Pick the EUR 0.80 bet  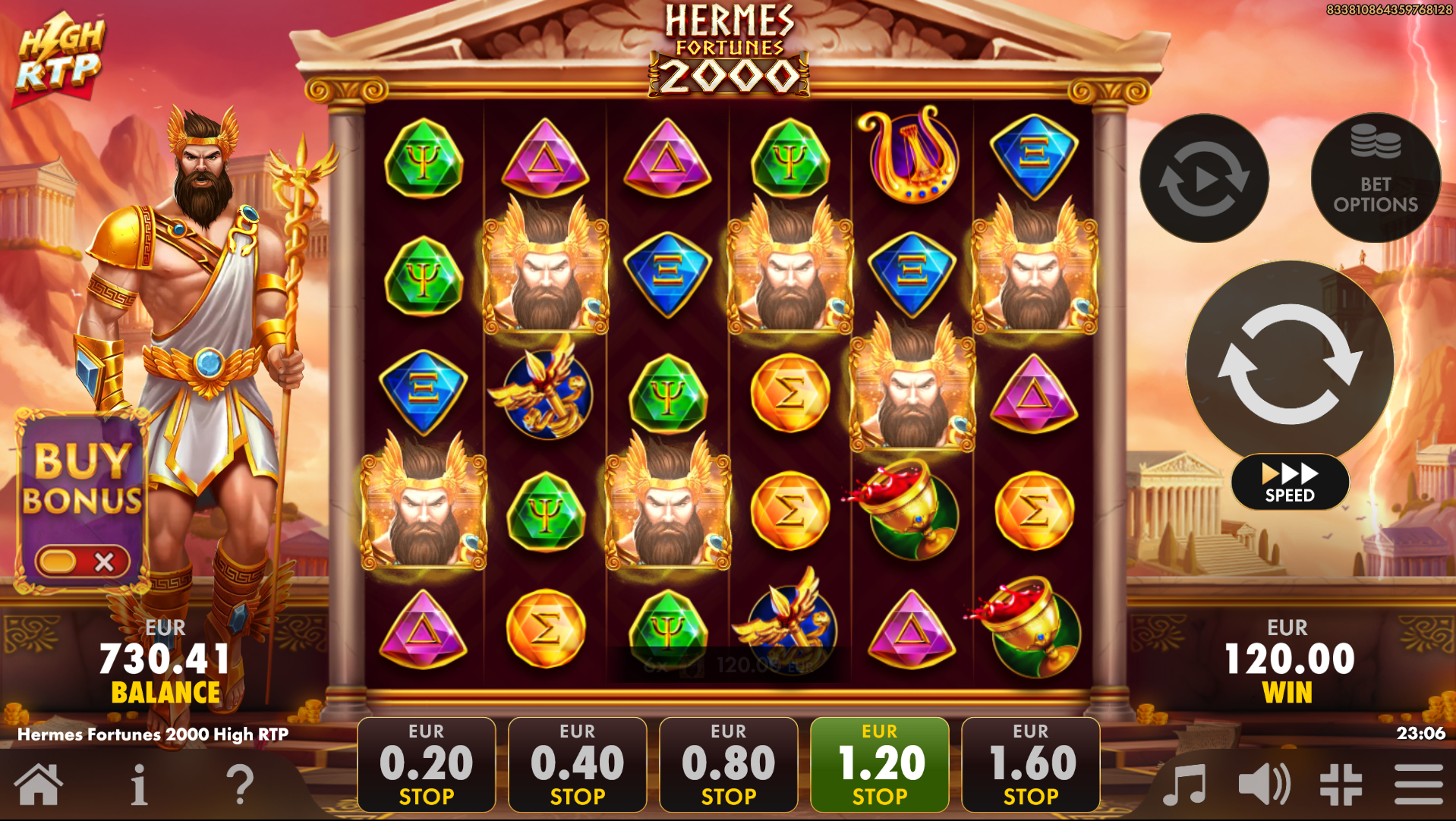728,763
